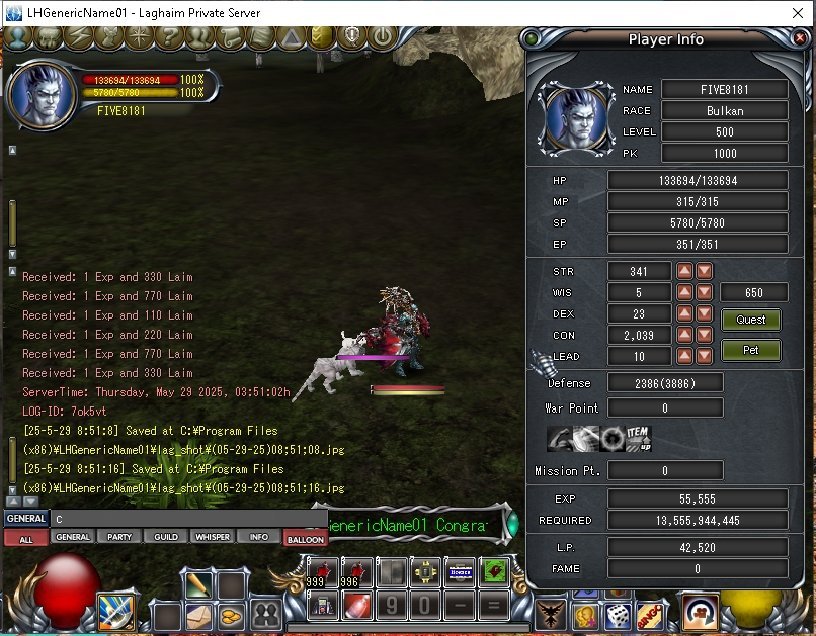
Task: Open the Pet button in Player Info
Action: click(x=751, y=351)
